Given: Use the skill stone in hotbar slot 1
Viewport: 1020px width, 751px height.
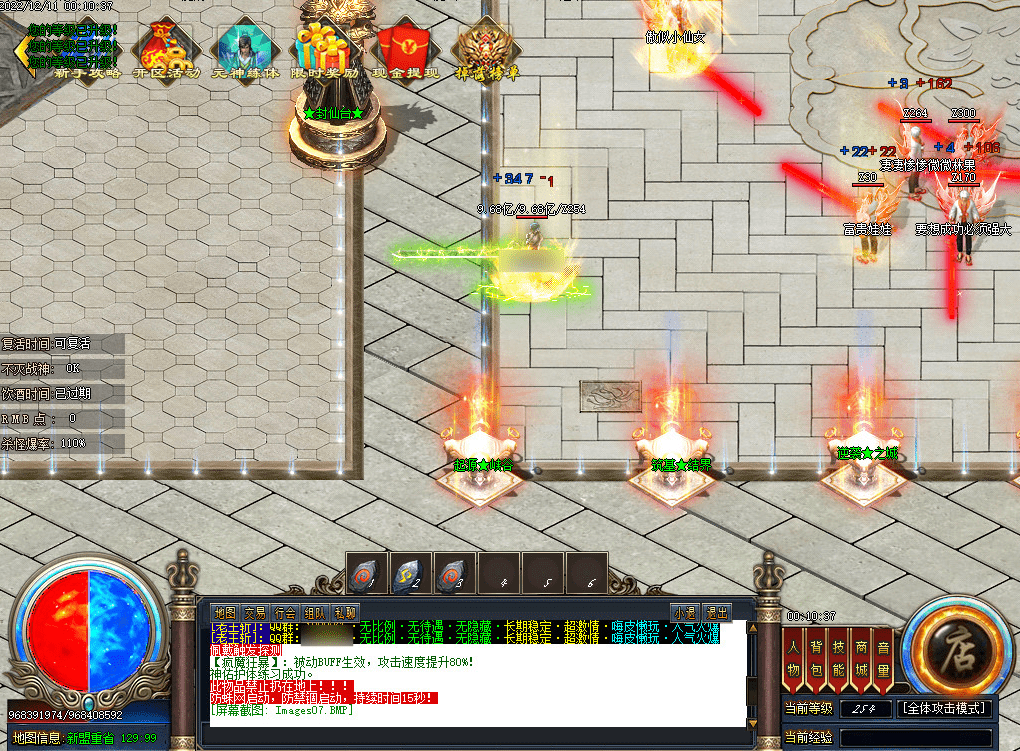Looking at the screenshot, I should pyautogui.click(x=366, y=575).
